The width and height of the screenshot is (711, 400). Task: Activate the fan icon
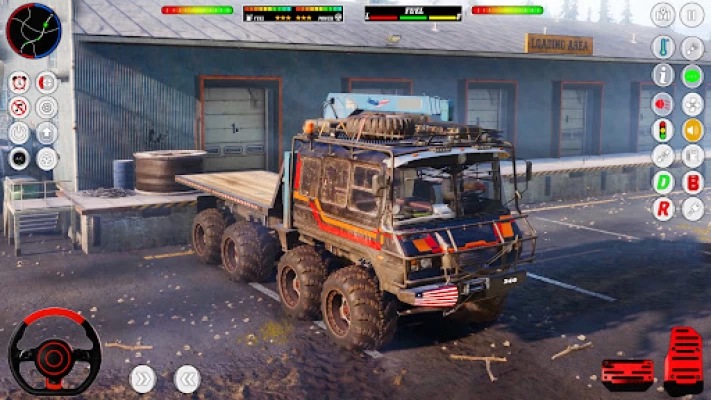pyautogui.click(x=692, y=102)
